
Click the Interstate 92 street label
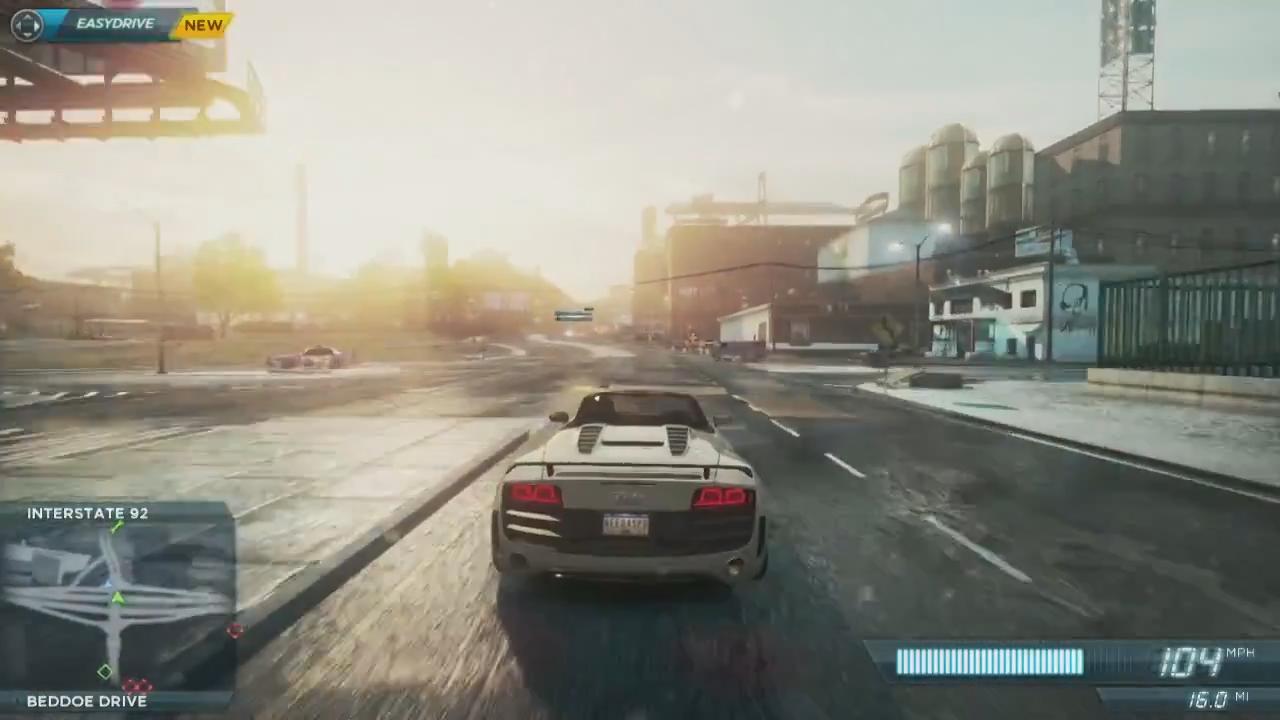click(87, 513)
